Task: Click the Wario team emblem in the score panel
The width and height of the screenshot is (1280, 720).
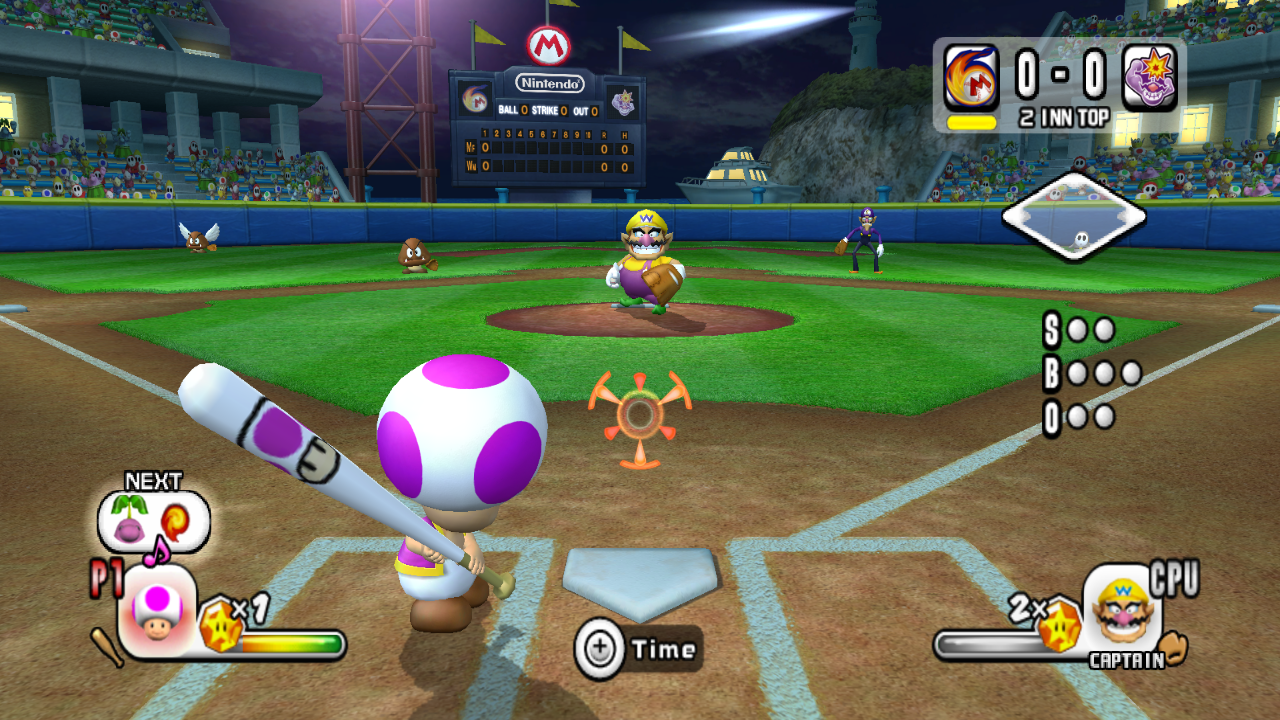Action: click(x=1150, y=78)
